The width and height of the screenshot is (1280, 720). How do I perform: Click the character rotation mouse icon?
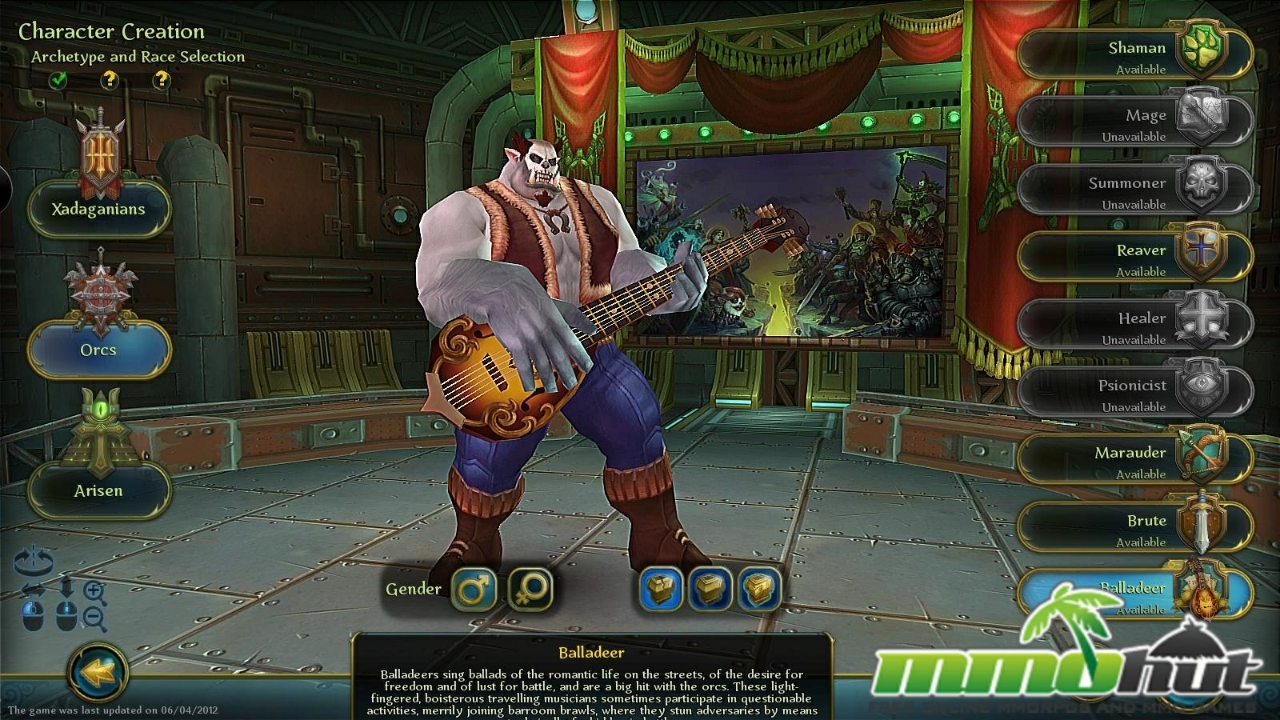coord(32,617)
